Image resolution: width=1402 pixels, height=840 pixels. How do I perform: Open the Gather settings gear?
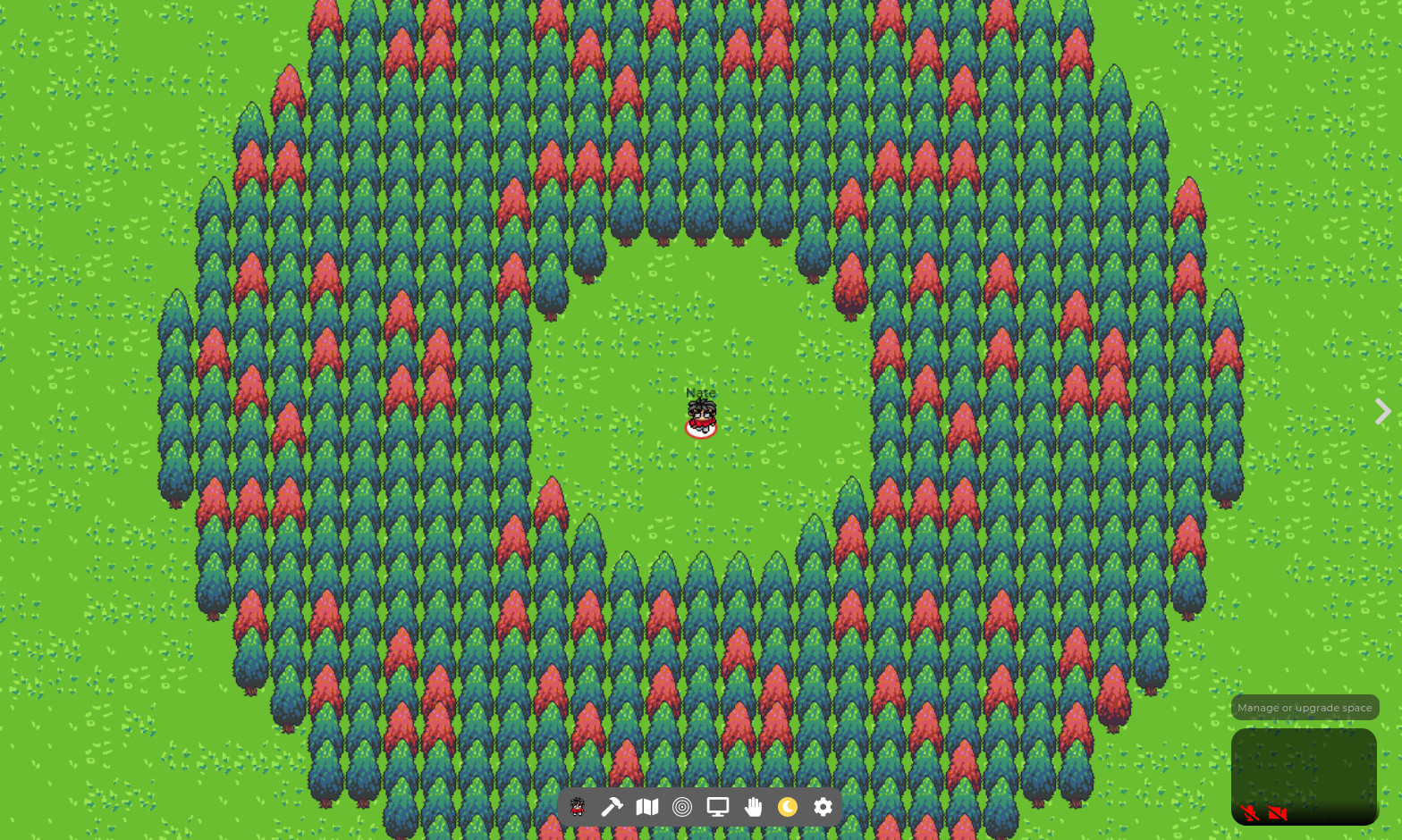click(x=822, y=807)
